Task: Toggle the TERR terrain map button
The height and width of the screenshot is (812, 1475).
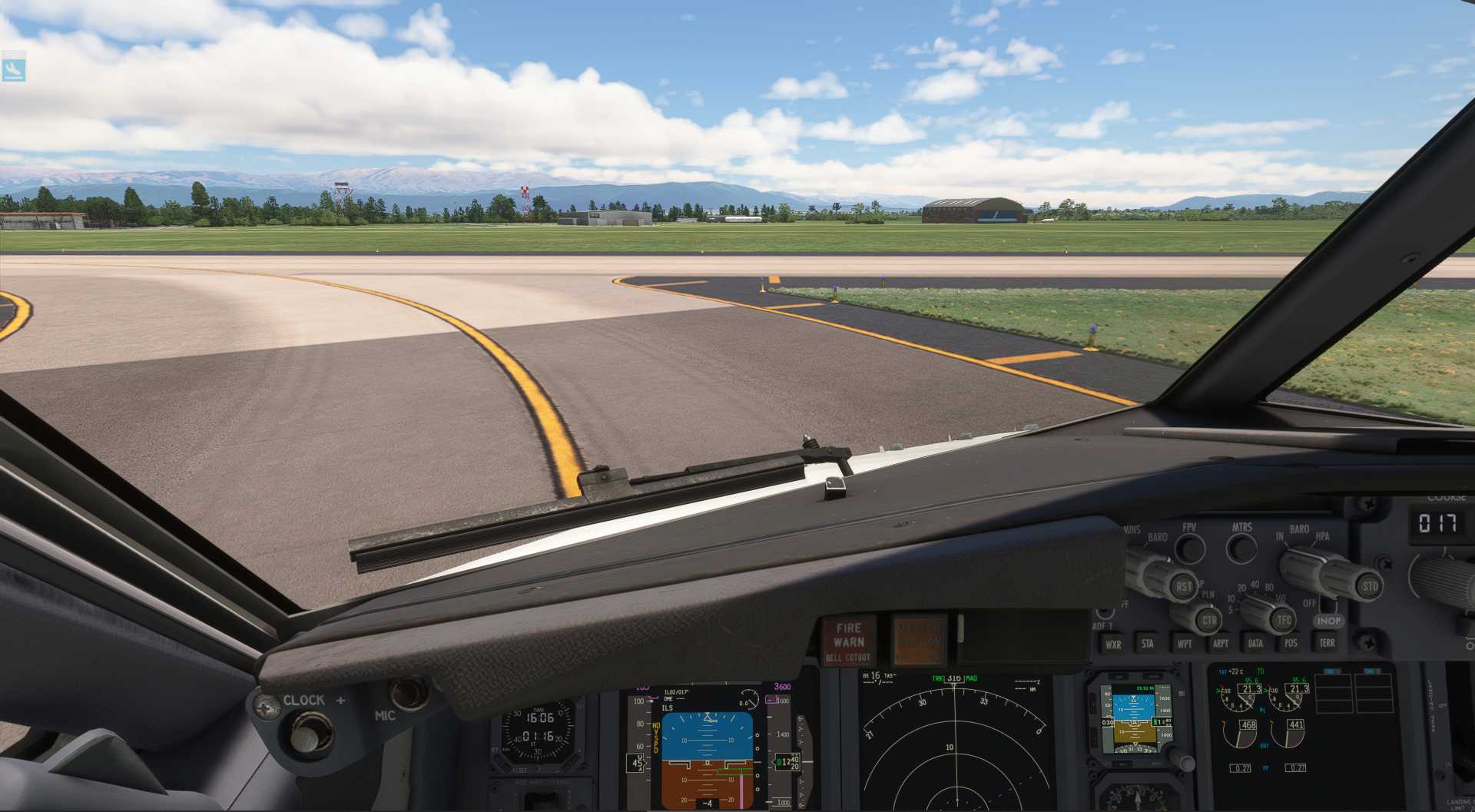Action: point(1327,643)
